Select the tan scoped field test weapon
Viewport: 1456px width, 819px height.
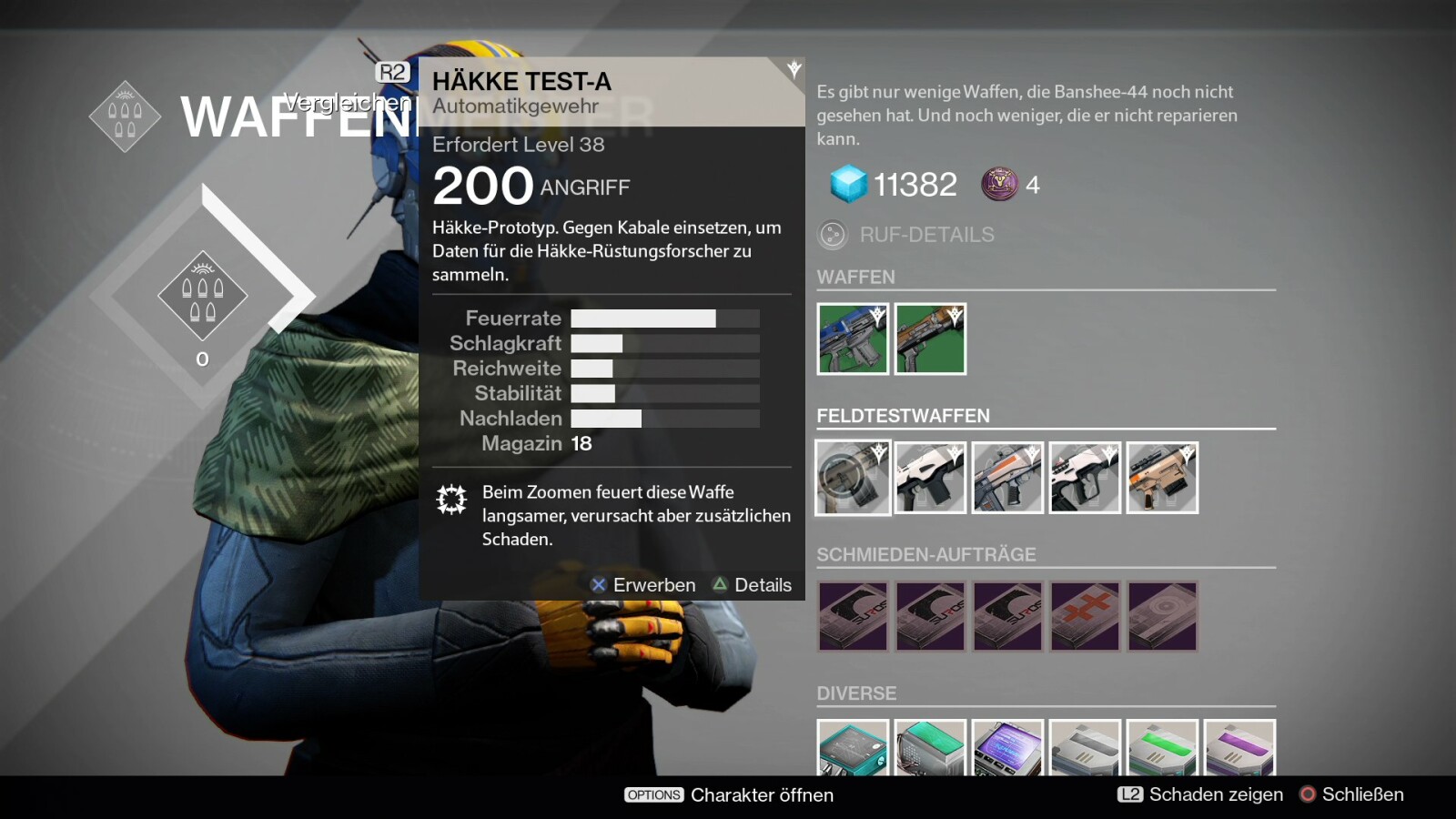click(1162, 478)
